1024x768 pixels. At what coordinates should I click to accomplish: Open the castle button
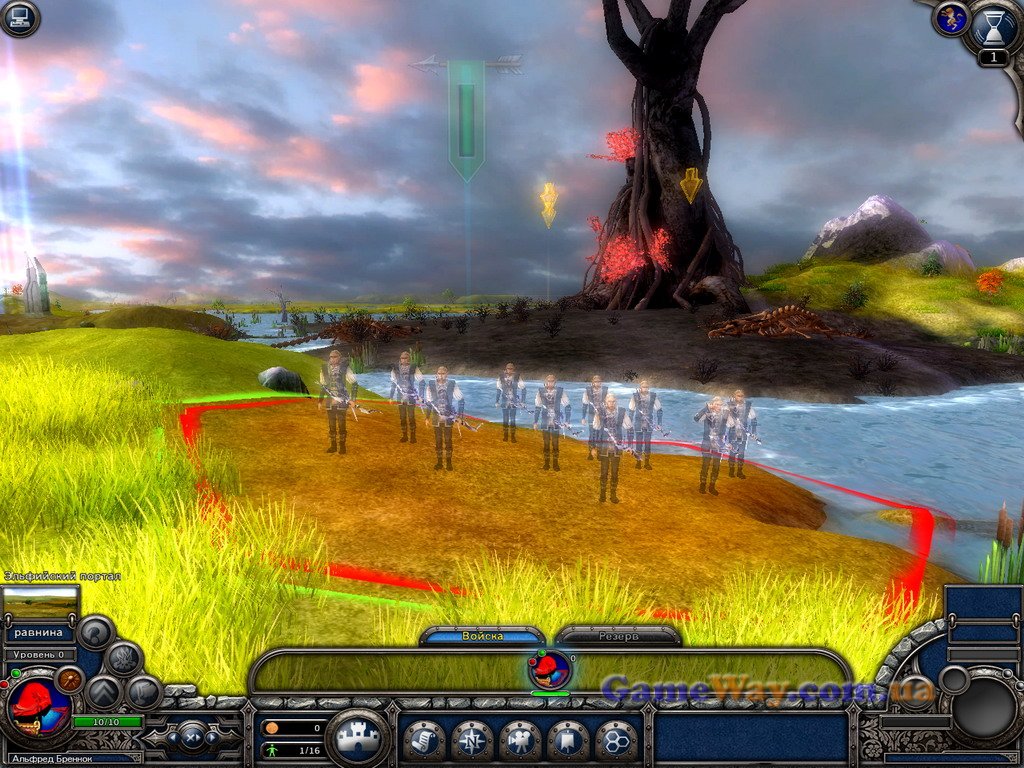(358, 739)
